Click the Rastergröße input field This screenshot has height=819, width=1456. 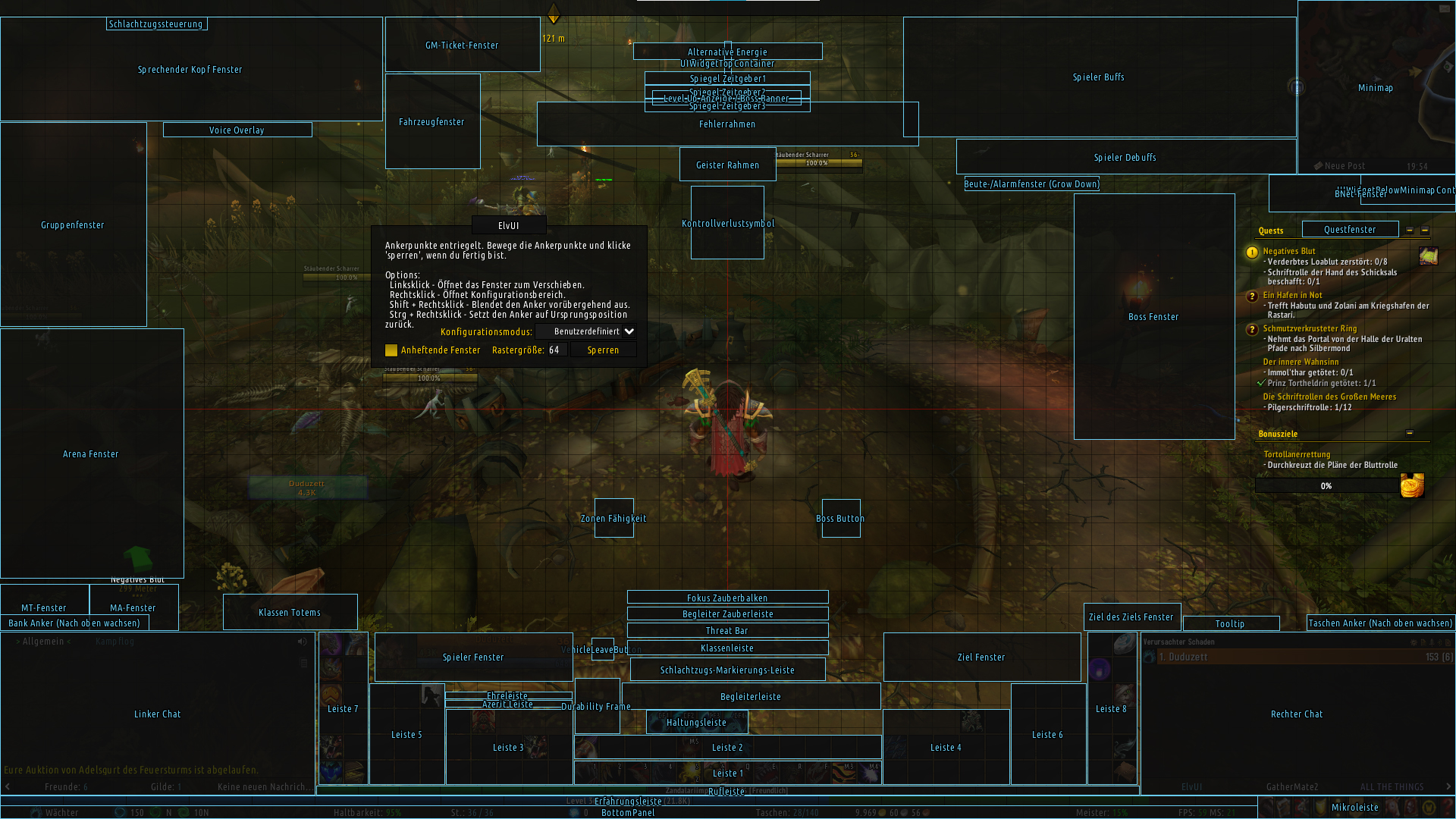point(554,350)
